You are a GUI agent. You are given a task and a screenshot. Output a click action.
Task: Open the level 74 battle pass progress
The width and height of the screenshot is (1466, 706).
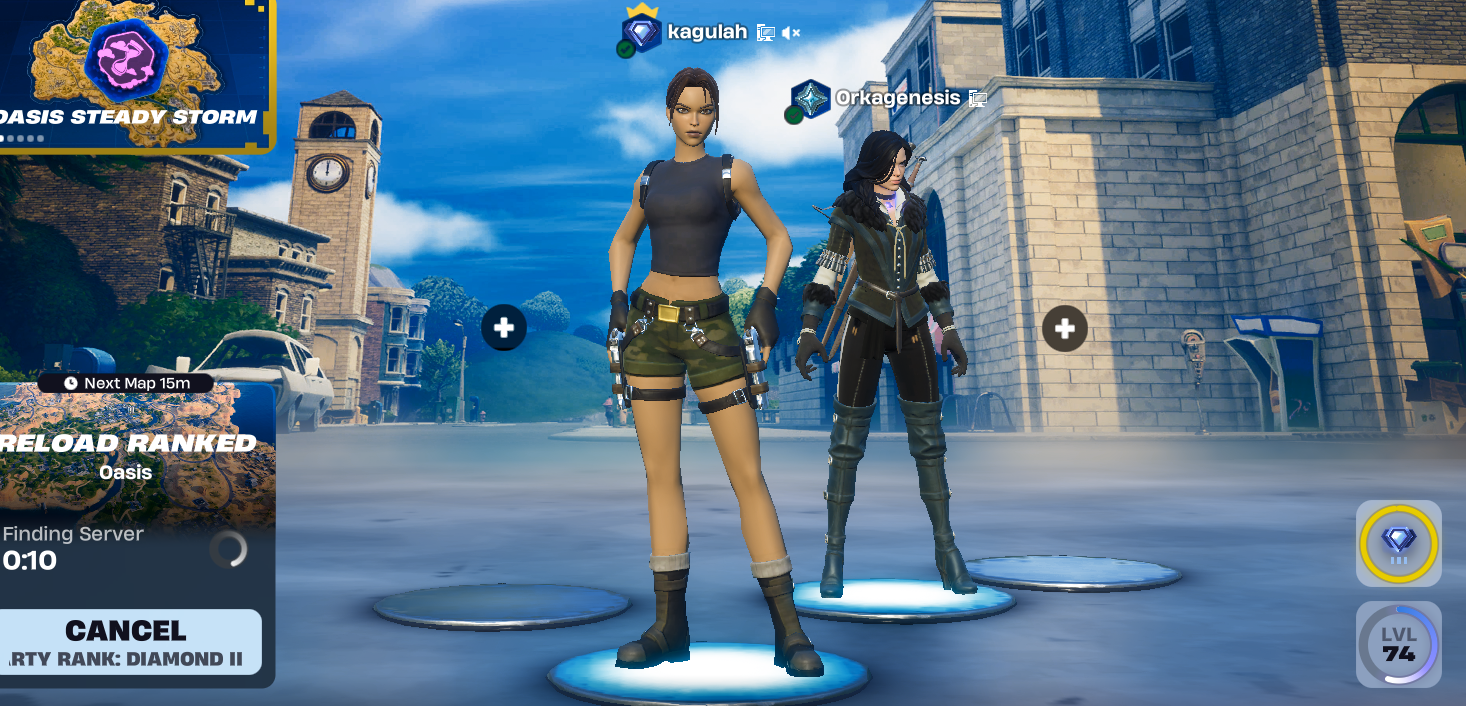click(1398, 644)
